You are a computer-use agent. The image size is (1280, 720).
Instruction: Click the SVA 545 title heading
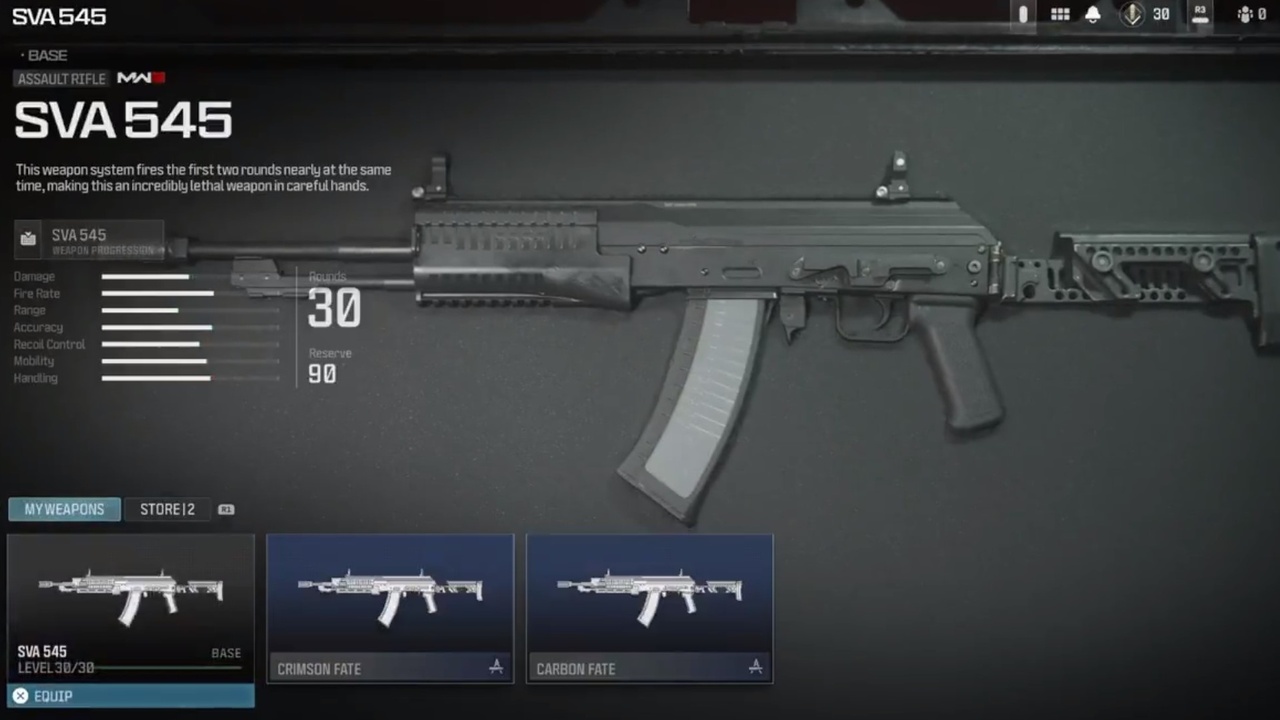click(x=123, y=120)
